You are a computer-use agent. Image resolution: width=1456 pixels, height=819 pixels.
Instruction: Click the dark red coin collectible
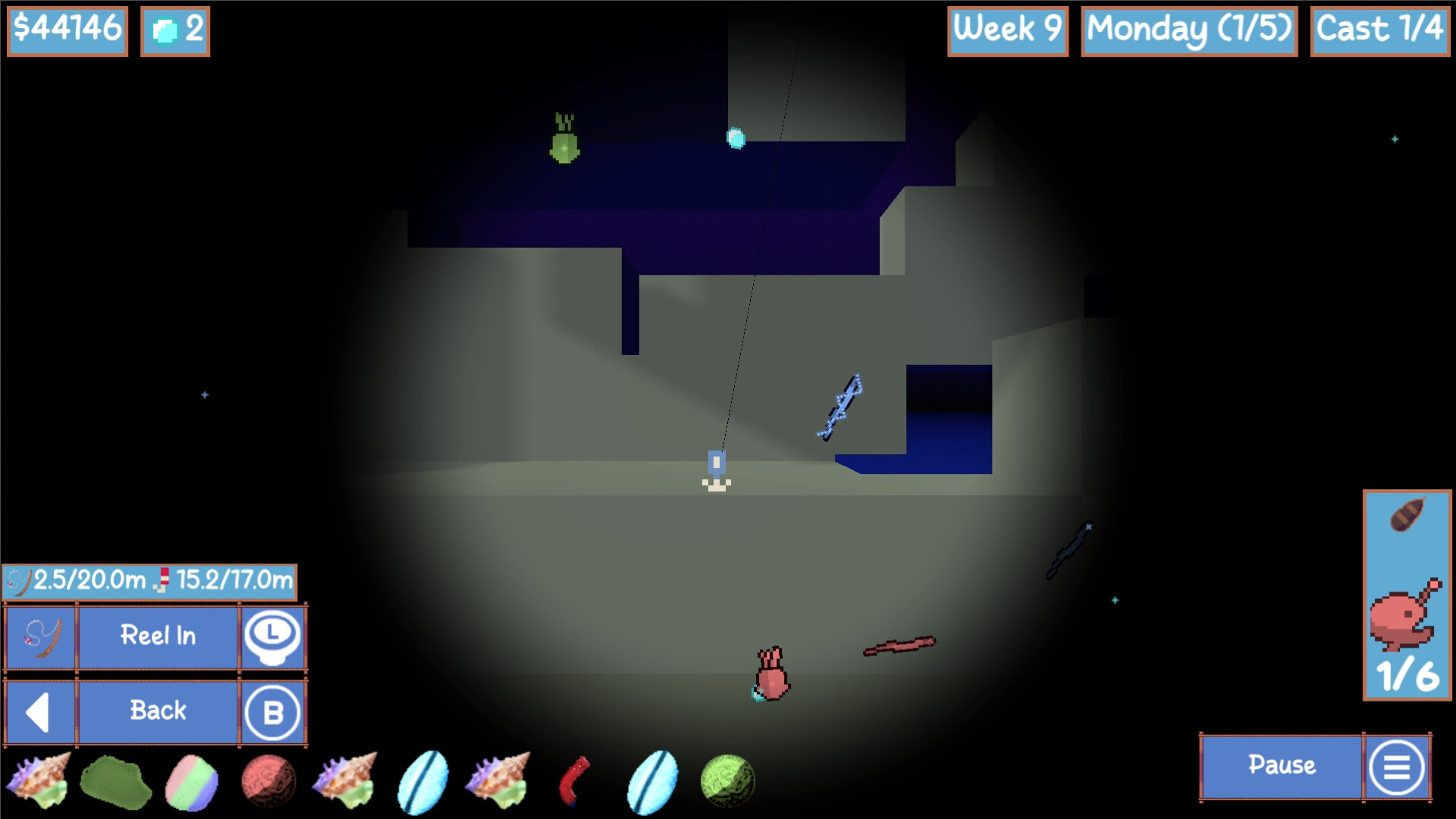point(267,781)
